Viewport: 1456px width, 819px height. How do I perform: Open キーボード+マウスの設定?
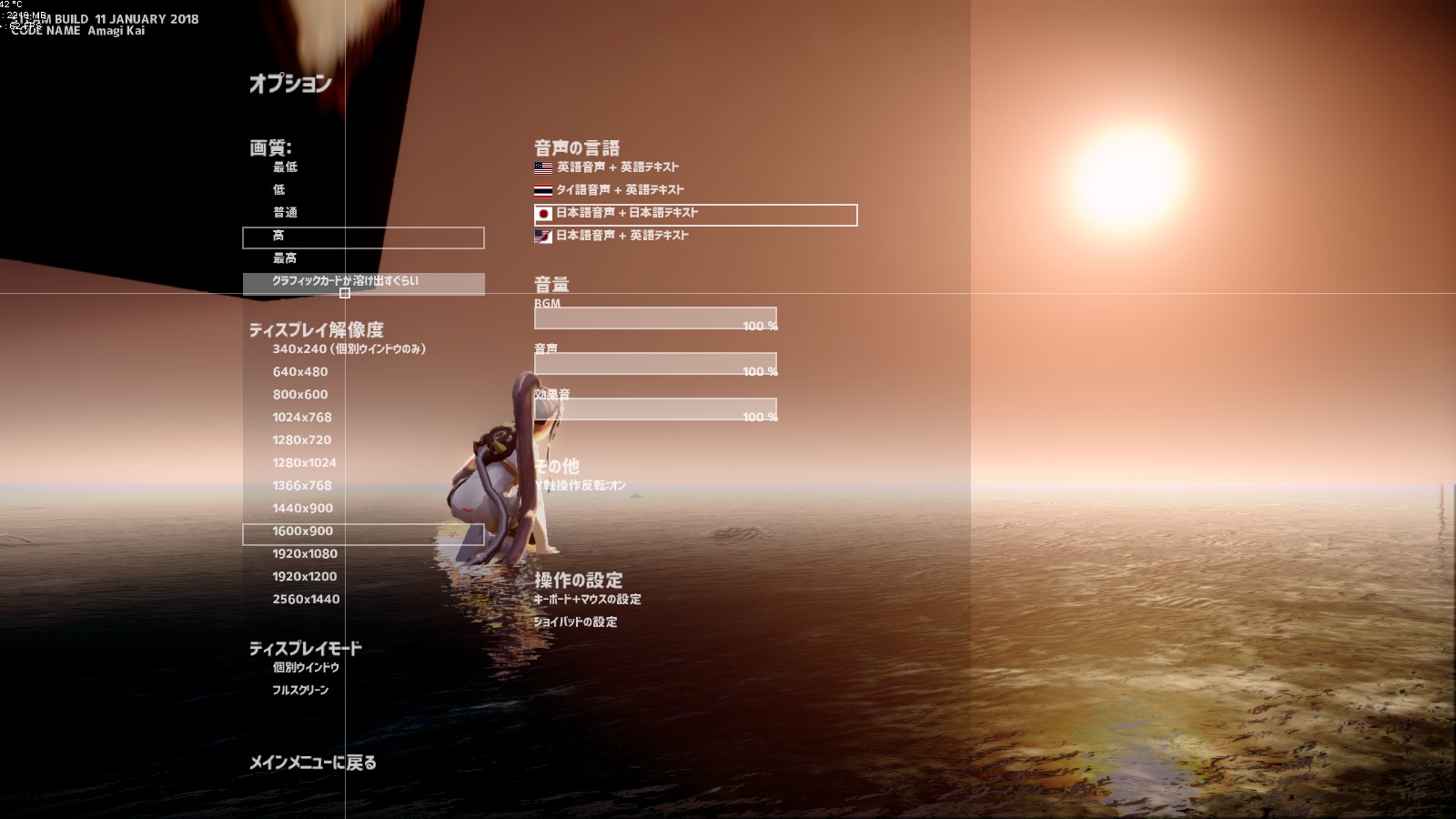[x=587, y=599]
